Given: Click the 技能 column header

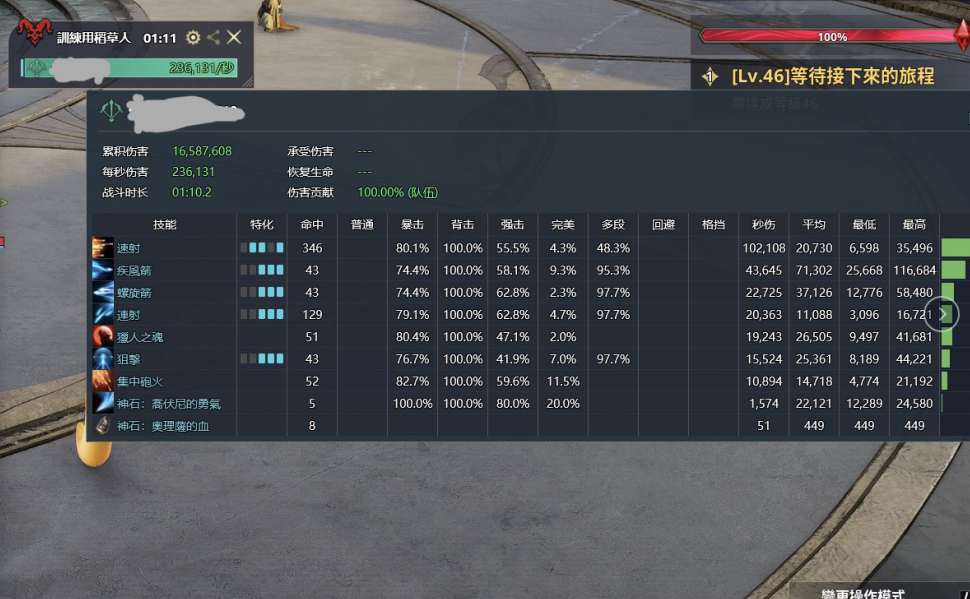Looking at the screenshot, I should click(165, 225).
